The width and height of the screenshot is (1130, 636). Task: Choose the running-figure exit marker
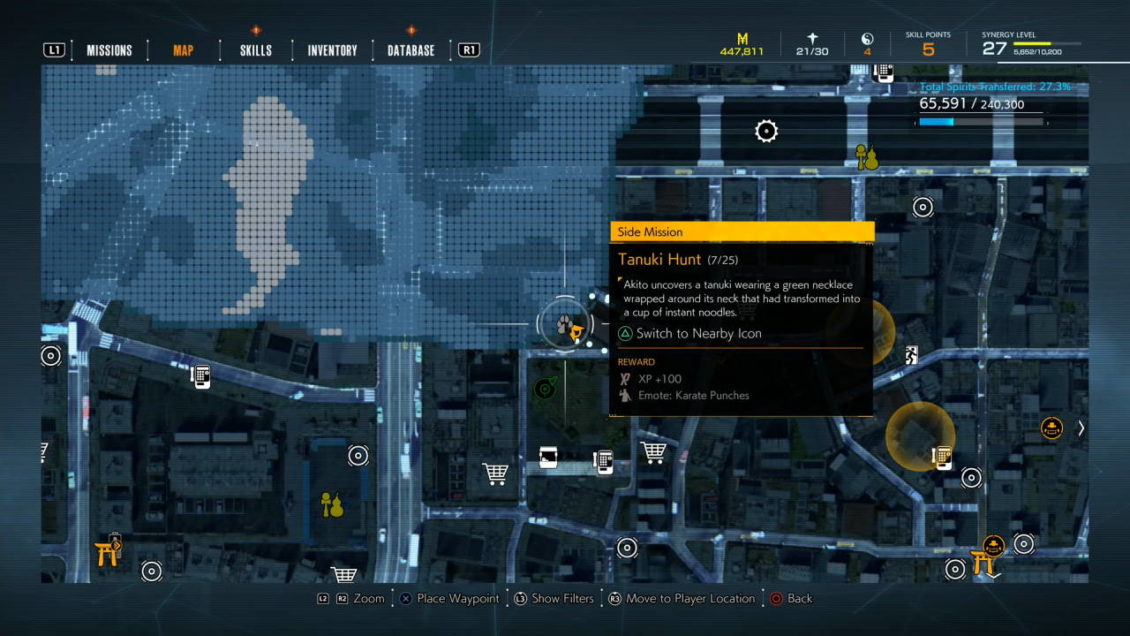point(911,353)
